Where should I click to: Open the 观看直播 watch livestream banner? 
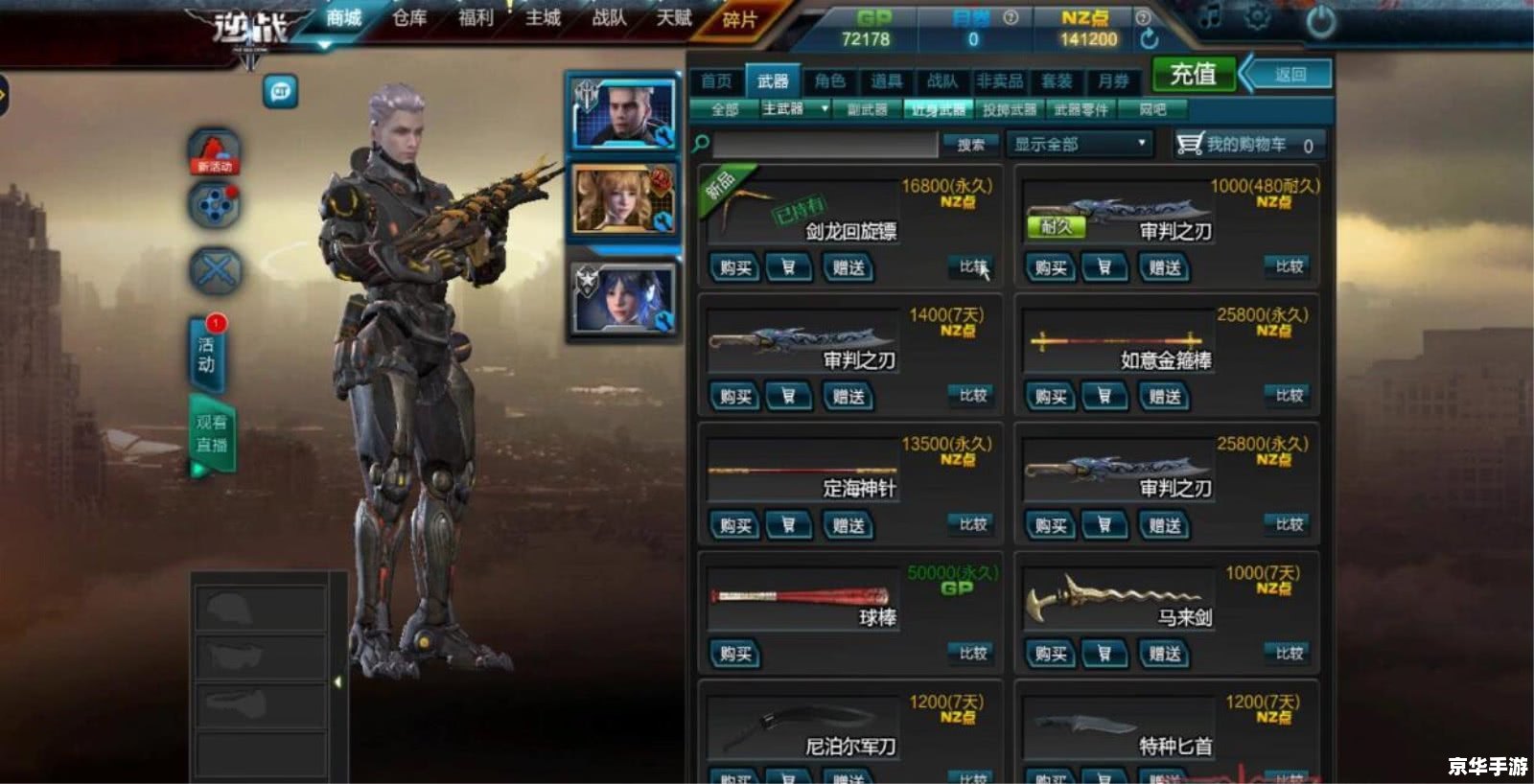pyautogui.click(x=212, y=434)
